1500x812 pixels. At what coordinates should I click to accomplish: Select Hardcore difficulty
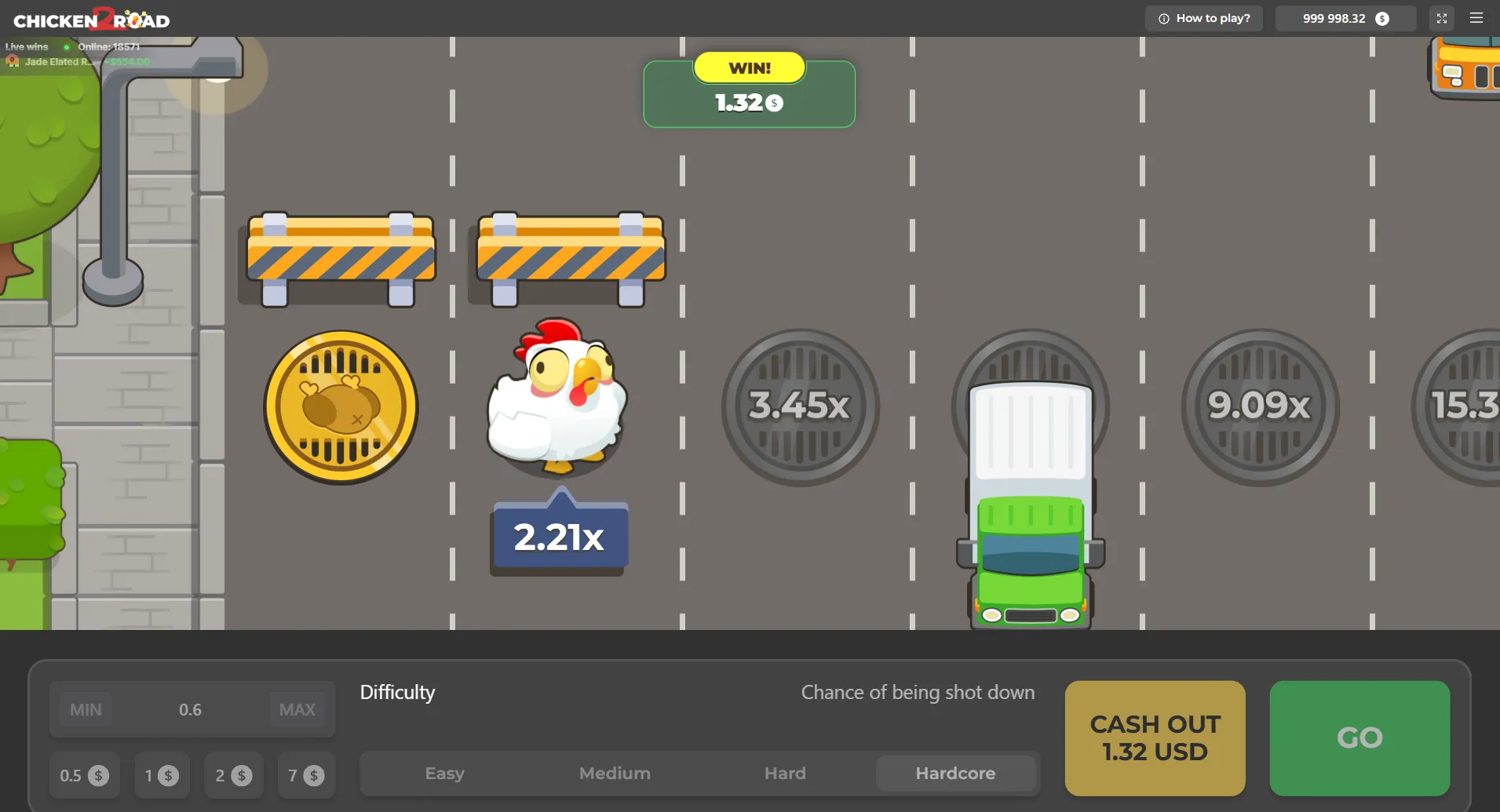click(x=955, y=774)
